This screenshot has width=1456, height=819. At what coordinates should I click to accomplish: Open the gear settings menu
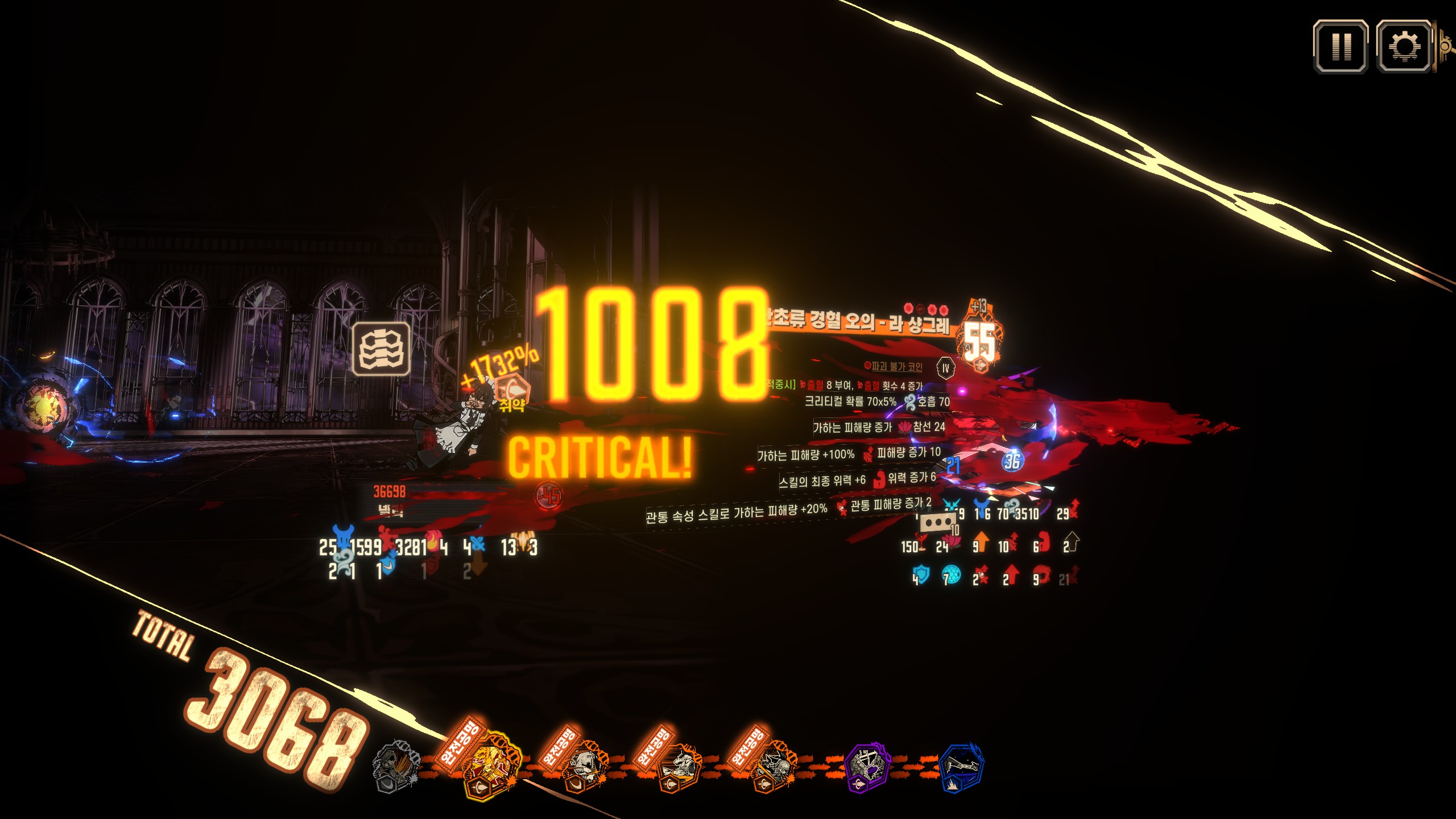click(x=1403, y=47)
